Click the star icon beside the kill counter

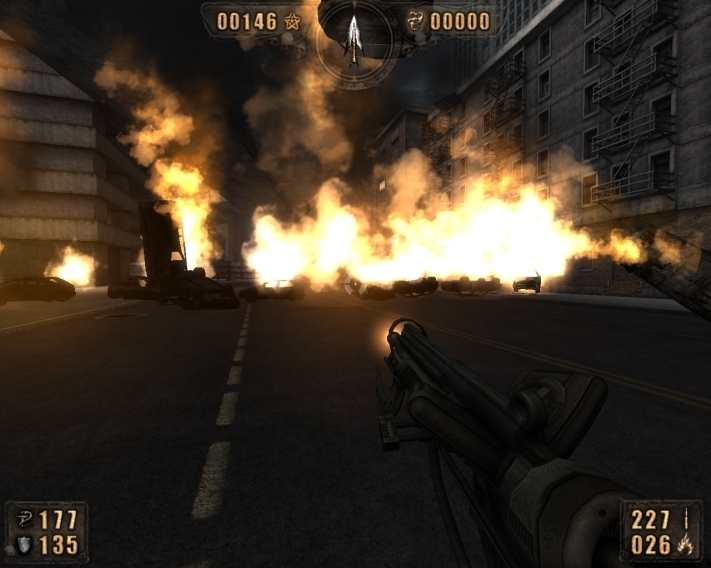pyautogui.click(x=292, y=21)
